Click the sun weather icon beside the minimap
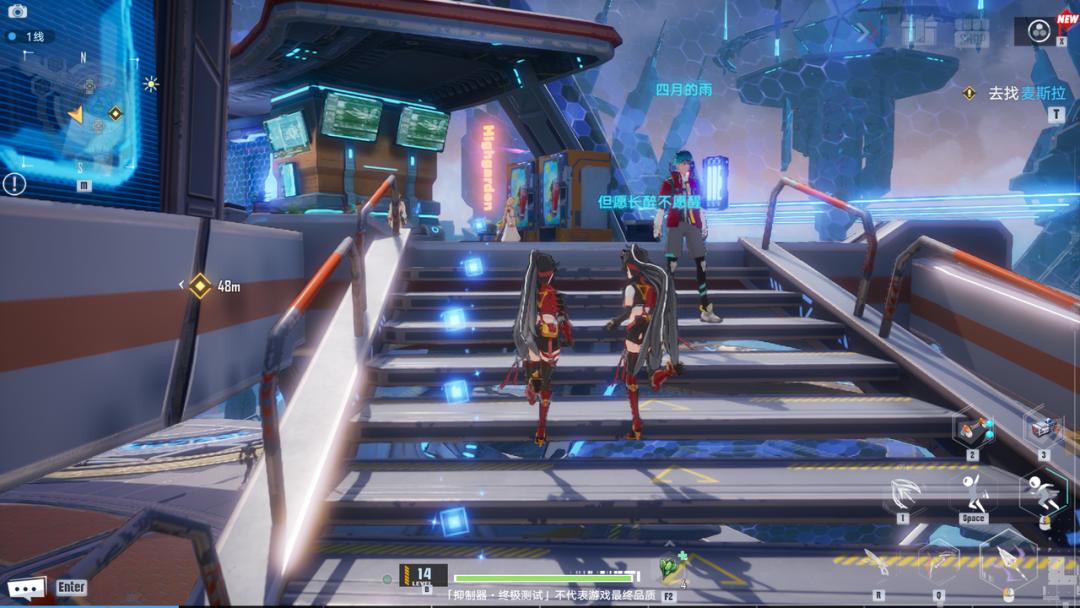This screenshot has width=1080, height=608. [x=151, y=84]
